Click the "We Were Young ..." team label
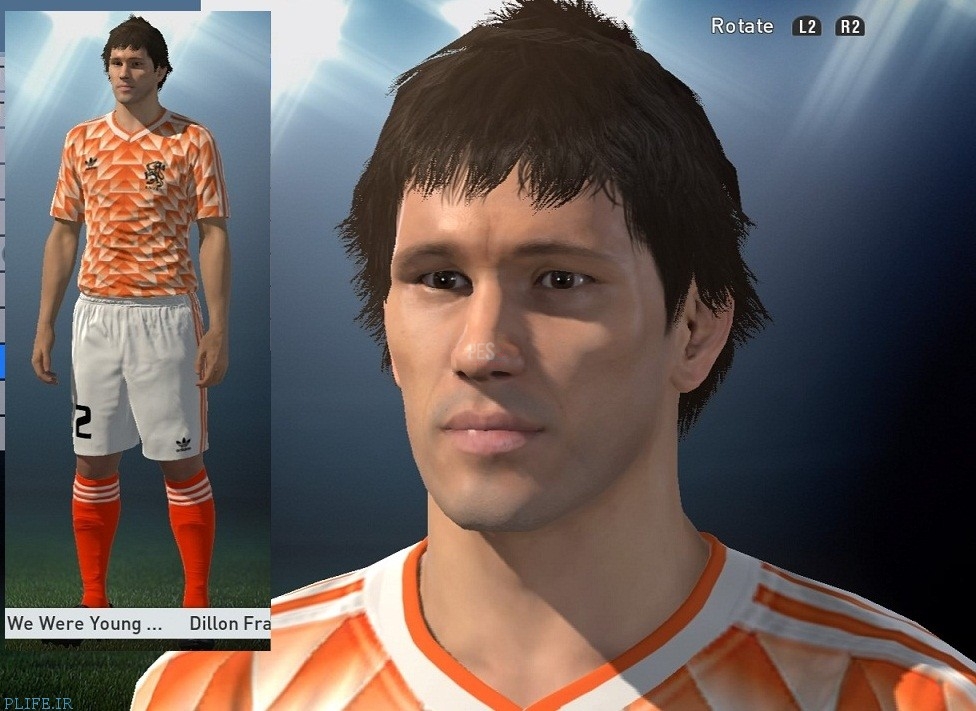 pyautogui.click(x=84, y=623)
